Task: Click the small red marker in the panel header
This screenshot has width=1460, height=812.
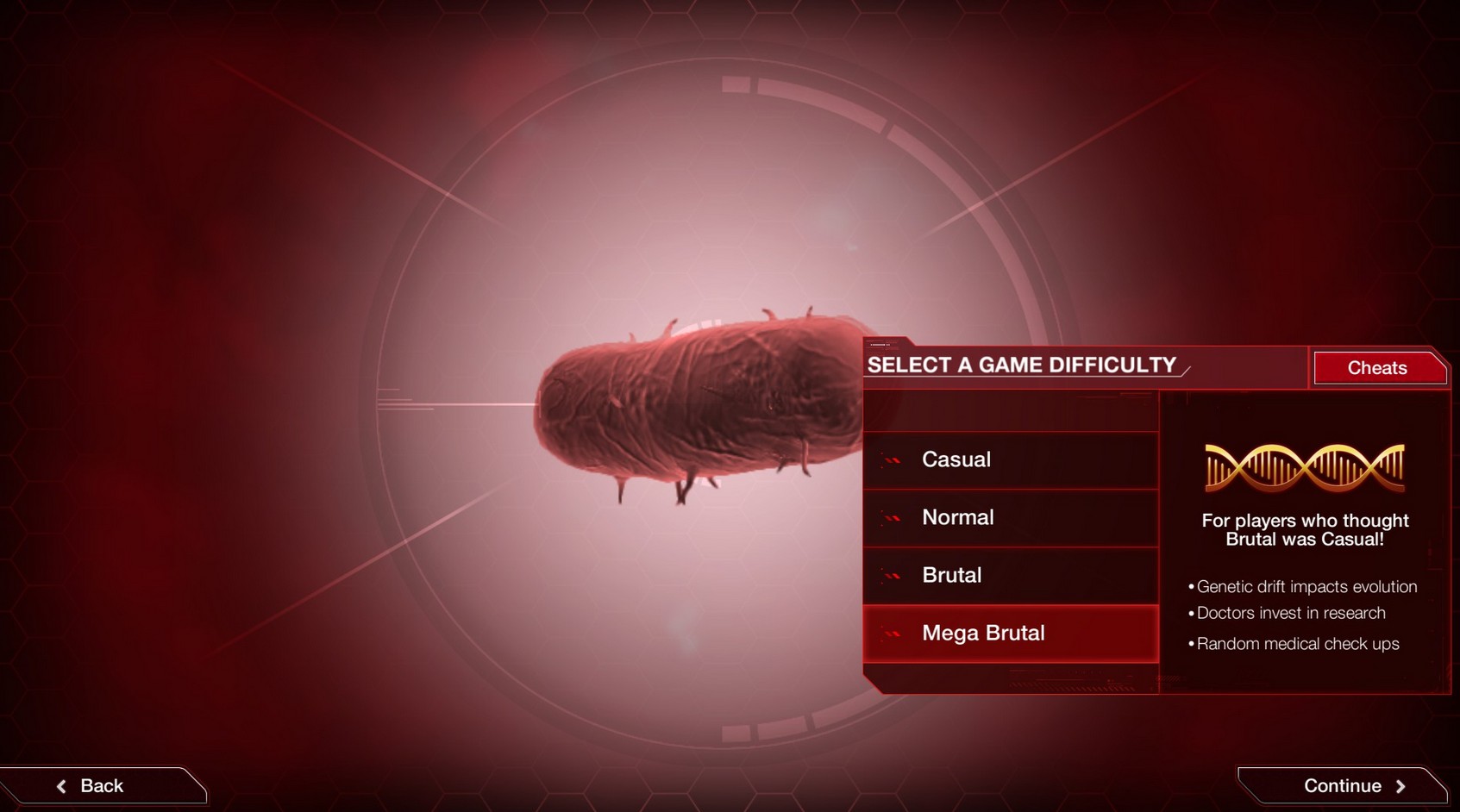Action: pos(880,345)
